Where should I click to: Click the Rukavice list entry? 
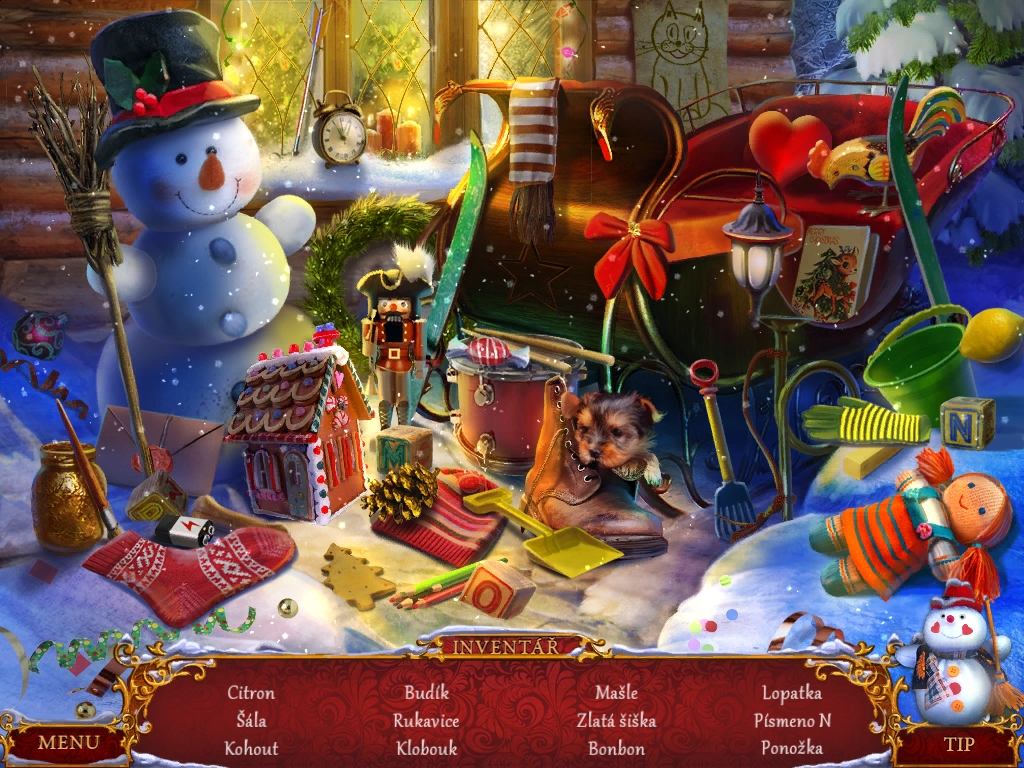427,720
